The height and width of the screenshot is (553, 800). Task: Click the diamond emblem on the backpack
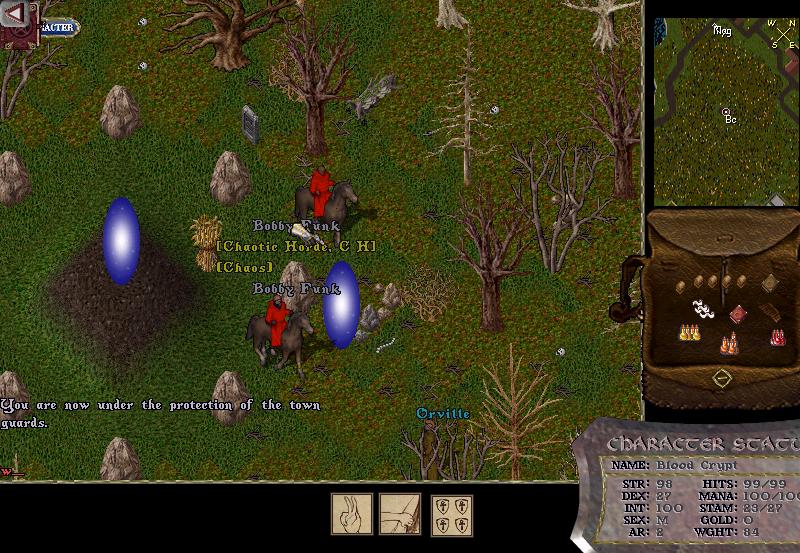(721, 378)
